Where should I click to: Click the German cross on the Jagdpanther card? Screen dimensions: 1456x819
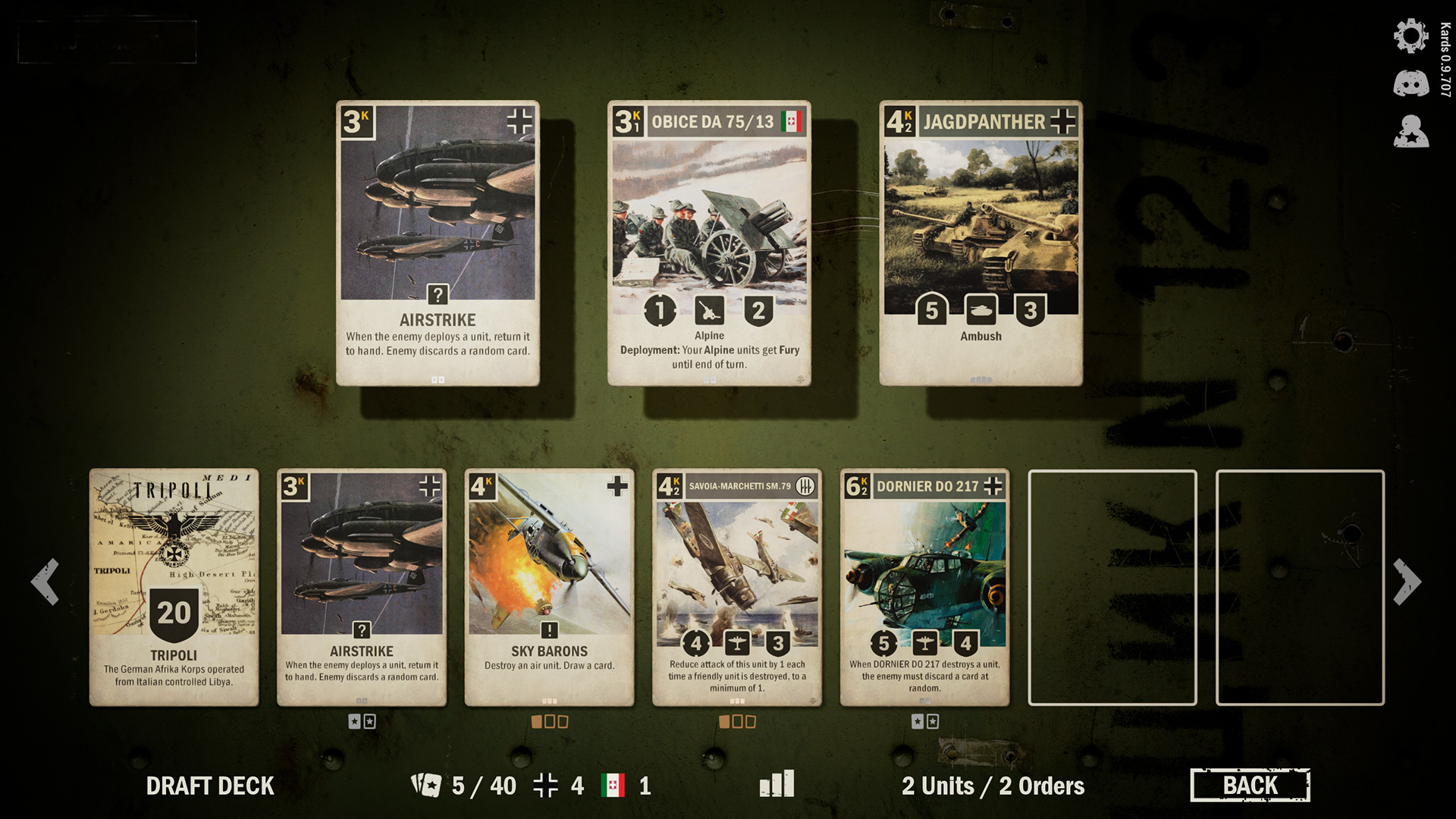(x=1065, y=121)
